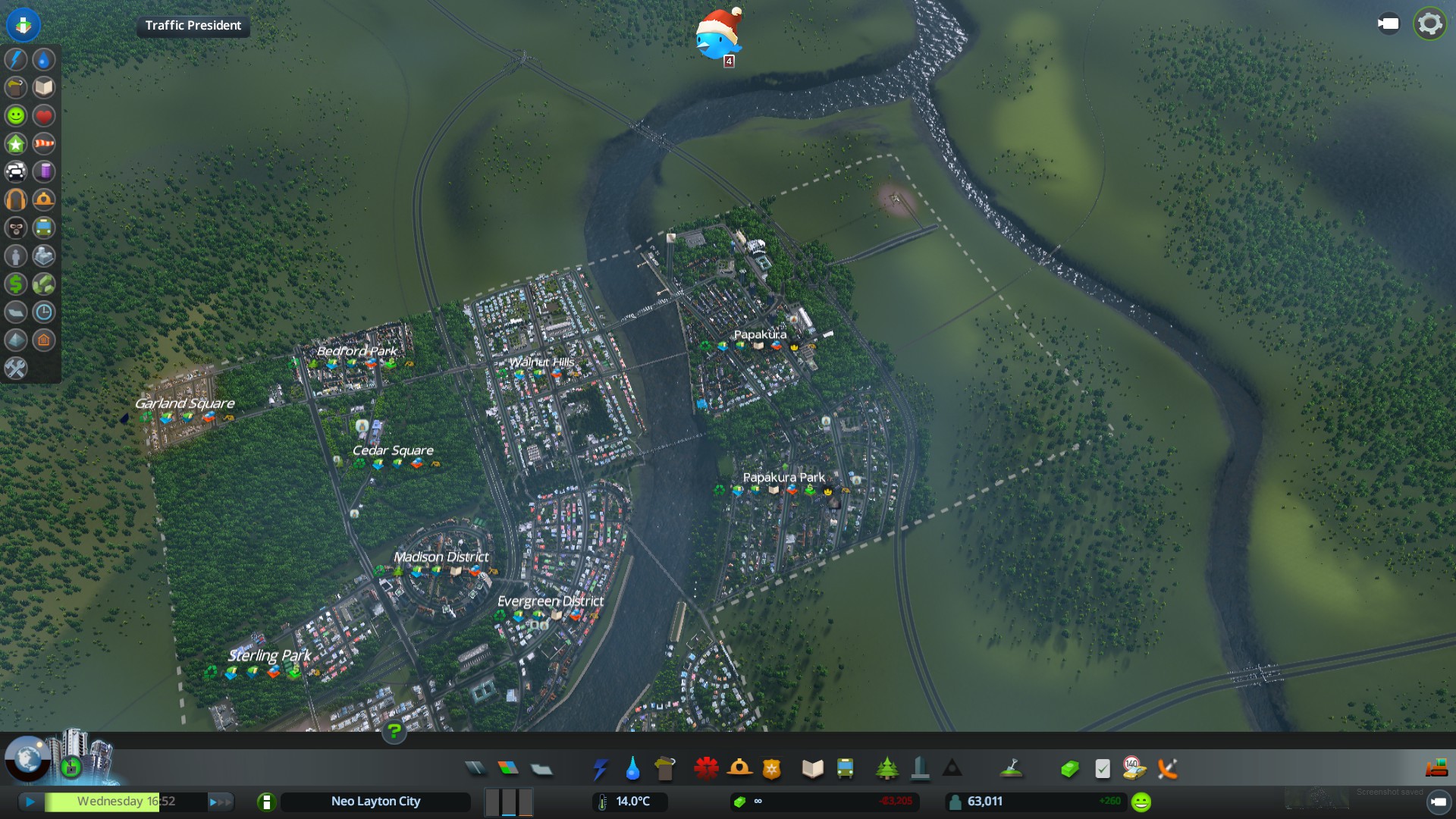Open the Public Transport bus menu
The height and width of the screenshot is (819, 1456).
845,769
